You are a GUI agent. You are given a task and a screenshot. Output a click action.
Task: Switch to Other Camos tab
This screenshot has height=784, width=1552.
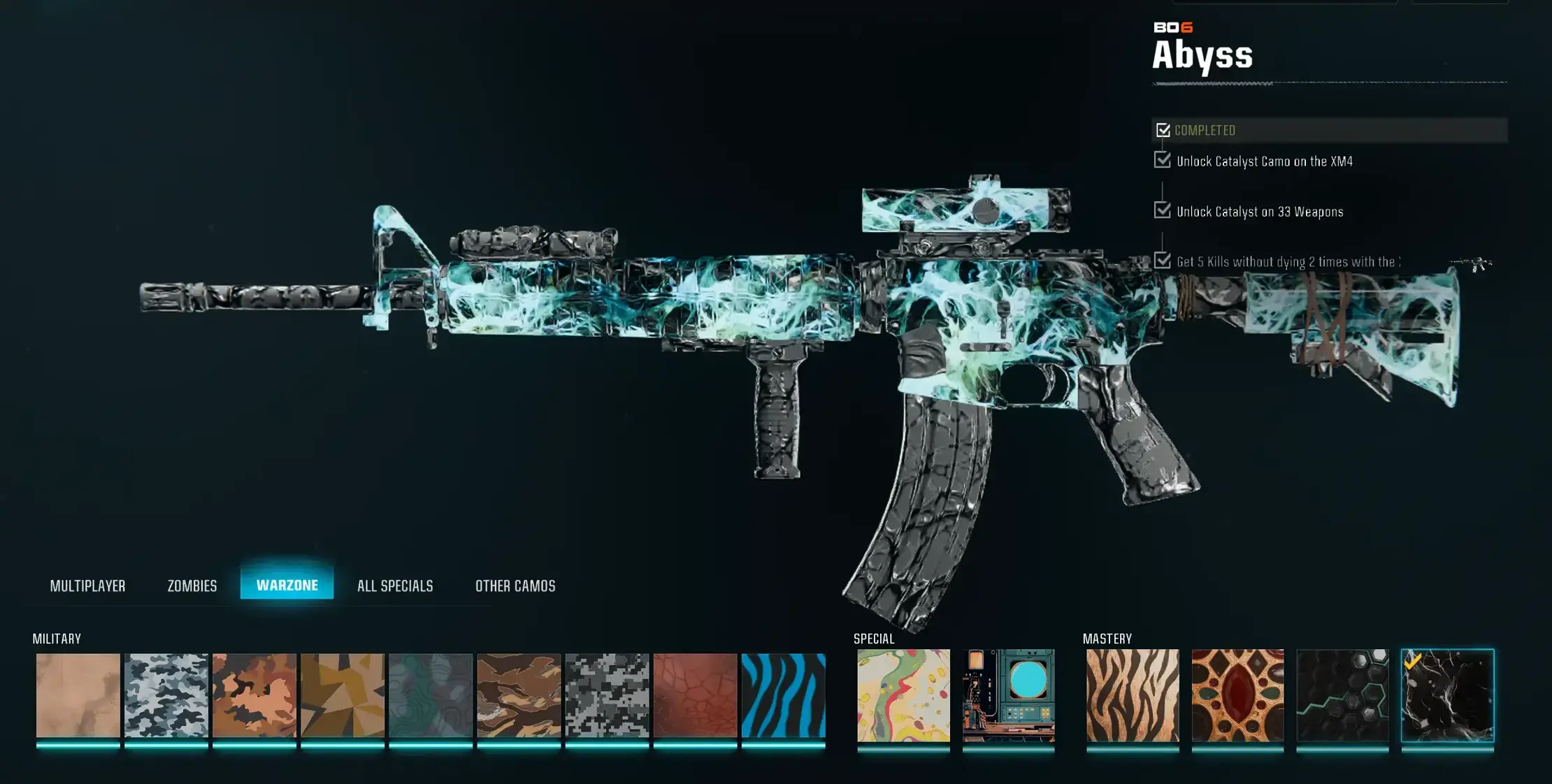tap(515, 586)
